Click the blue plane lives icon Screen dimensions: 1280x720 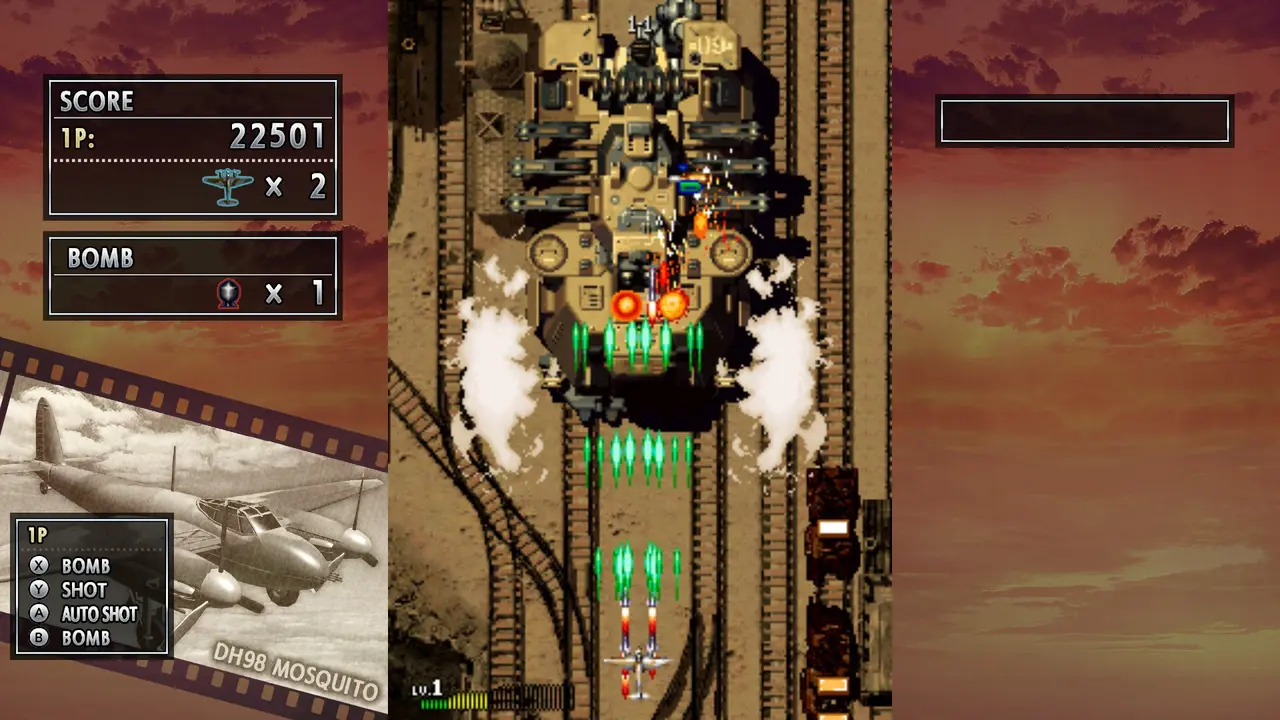(228, 186)
